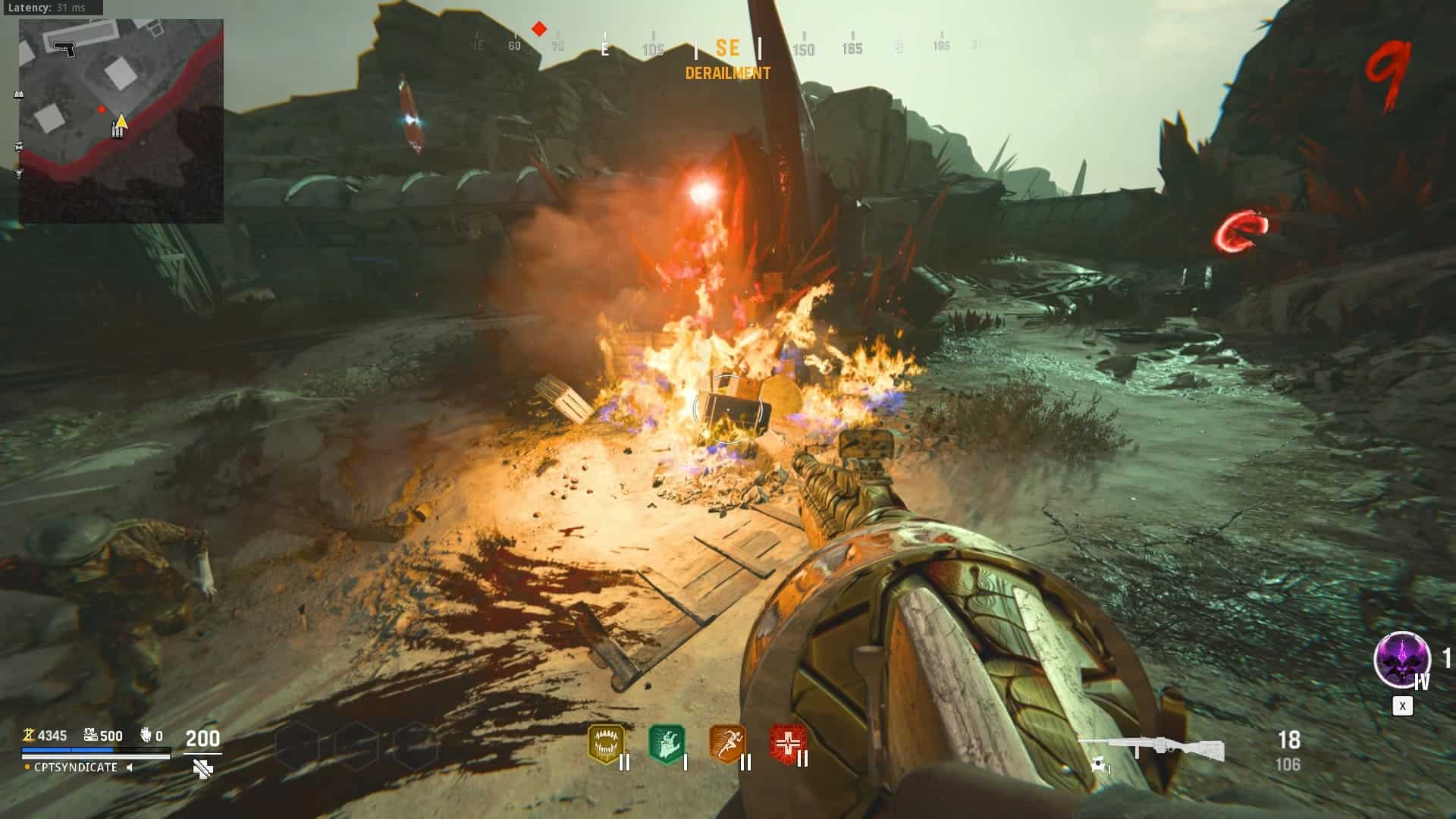Image resolution: width=1456 pixels, height=819 pixels.
Task: Select the CPTSYNDICATE player name tag
Action: click(x=76, y=767)
